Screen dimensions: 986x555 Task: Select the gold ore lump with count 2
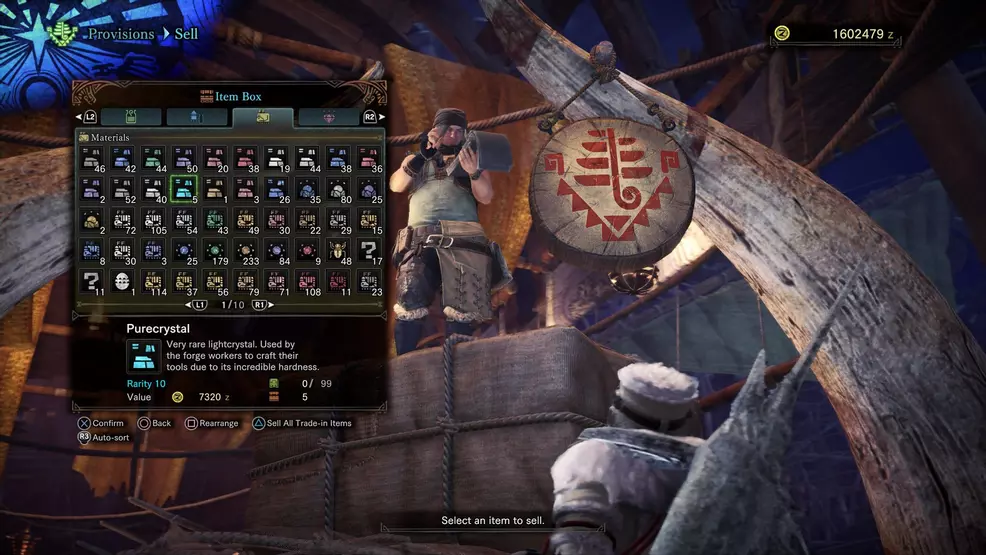tap(92, 220)
